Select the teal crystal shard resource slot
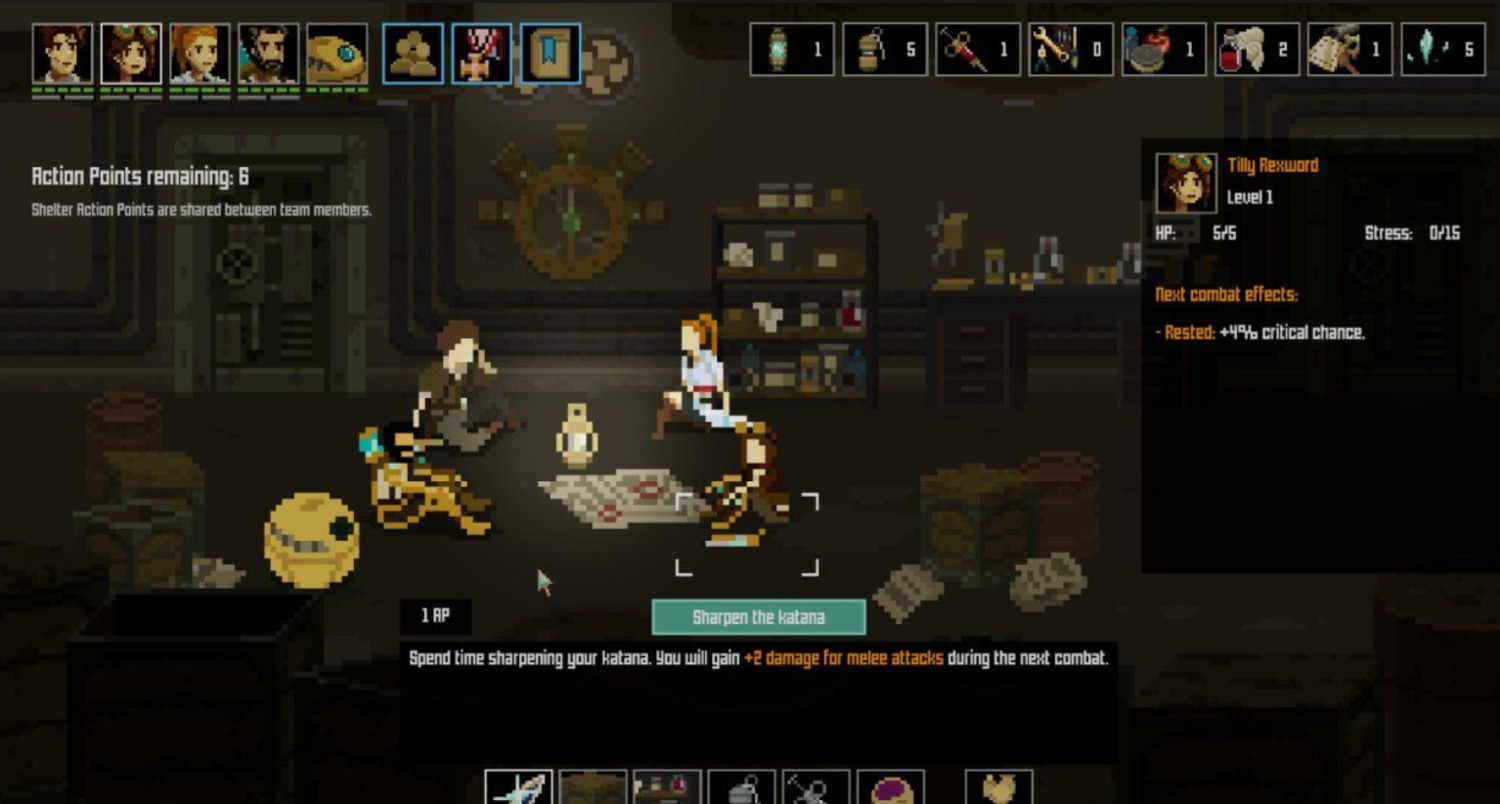This screenshot has width=1500, height=804. (1443, 50)
